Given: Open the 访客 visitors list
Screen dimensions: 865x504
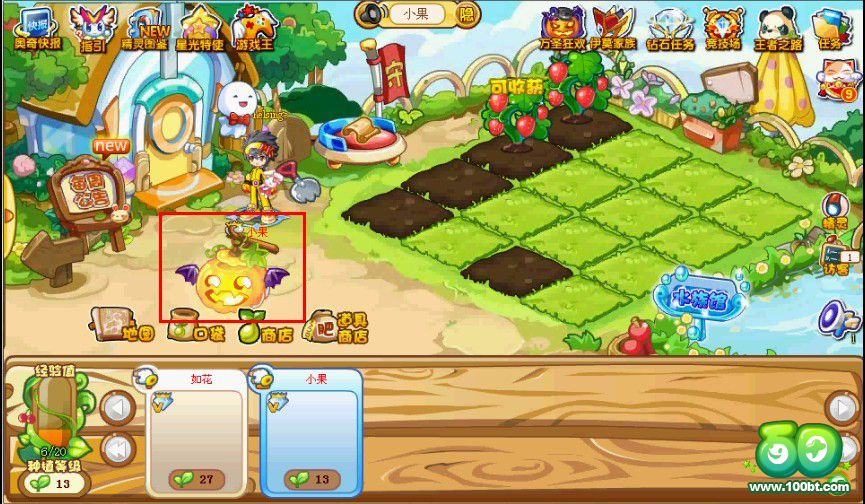Looking at the screenshot, I should click(836, 258).
